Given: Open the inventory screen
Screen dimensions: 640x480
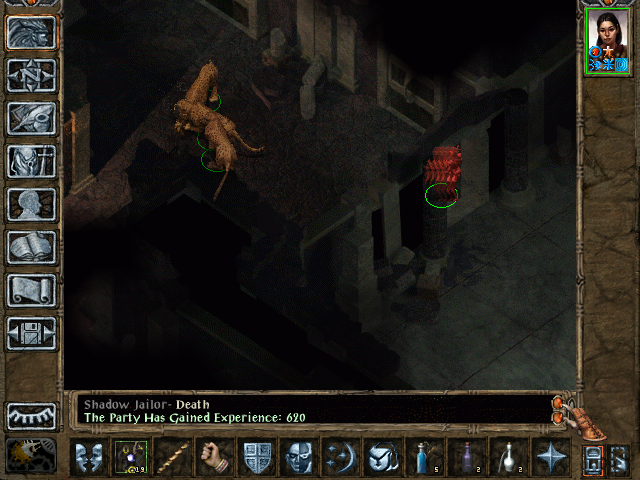Looking at the screenshot, I should point(31,161).
